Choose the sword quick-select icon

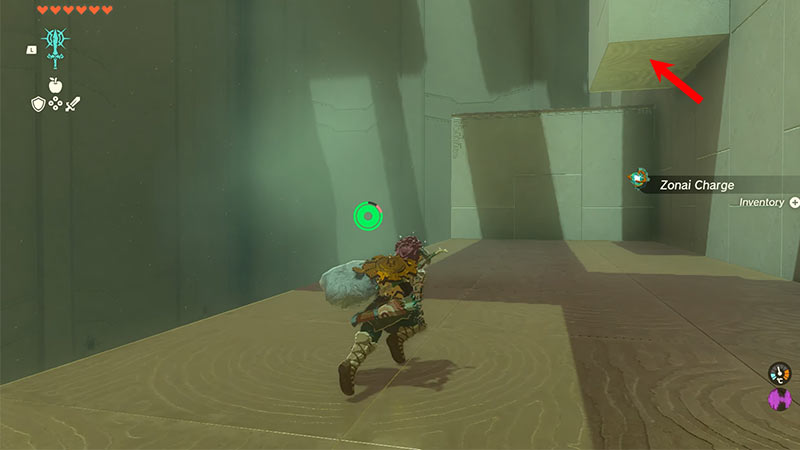pos(71,103)
